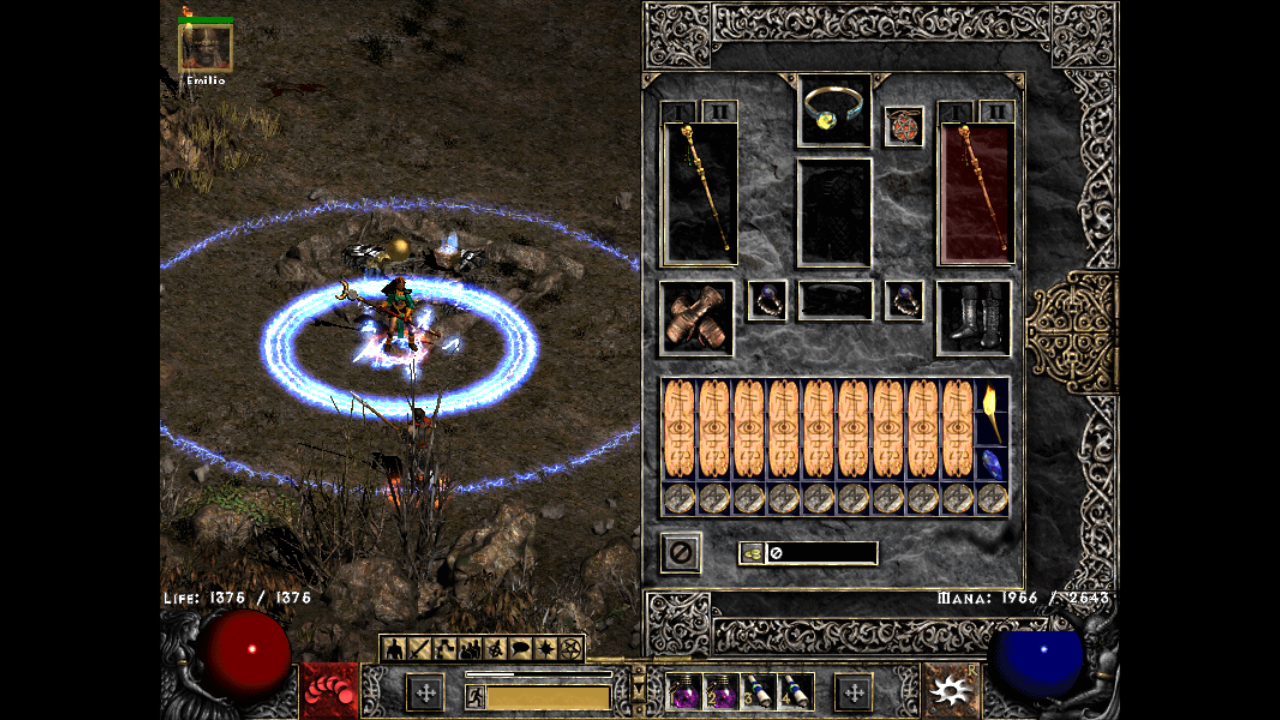Open the inventory via the sword icon
Viewport: 1280px width, 720px height.
click(418, 648)
